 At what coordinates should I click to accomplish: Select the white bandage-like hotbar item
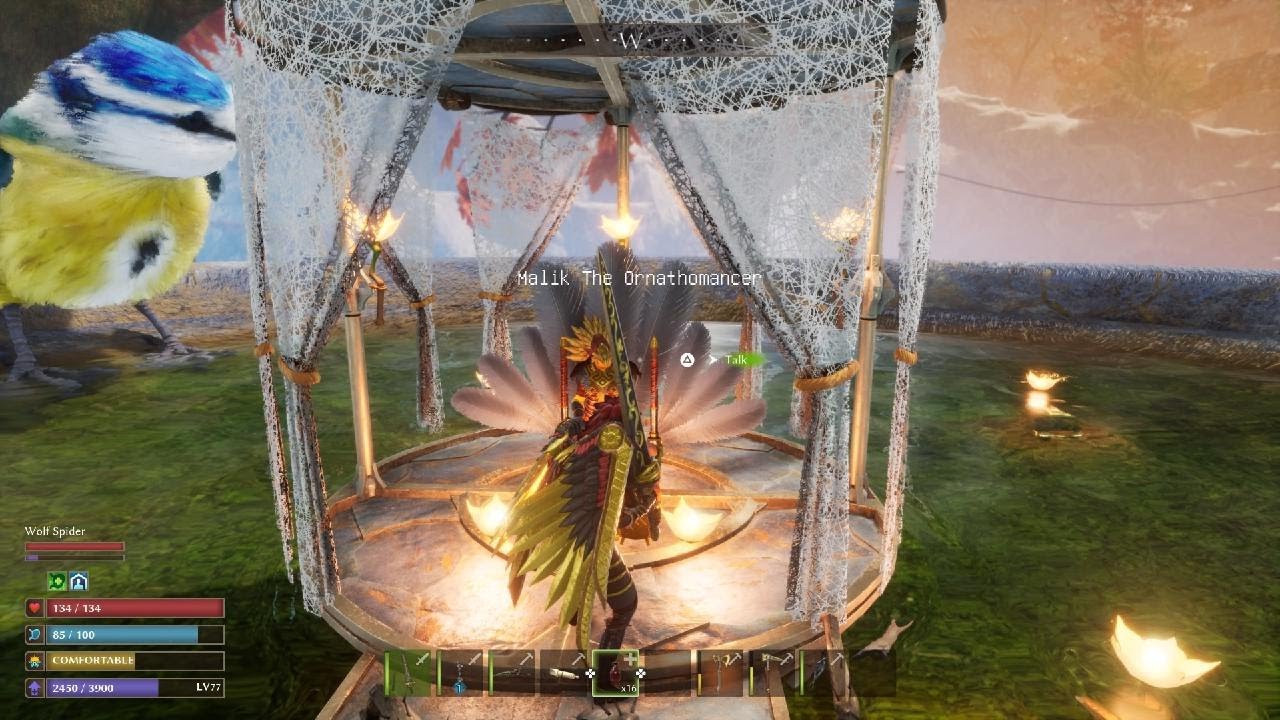point(565,672)
